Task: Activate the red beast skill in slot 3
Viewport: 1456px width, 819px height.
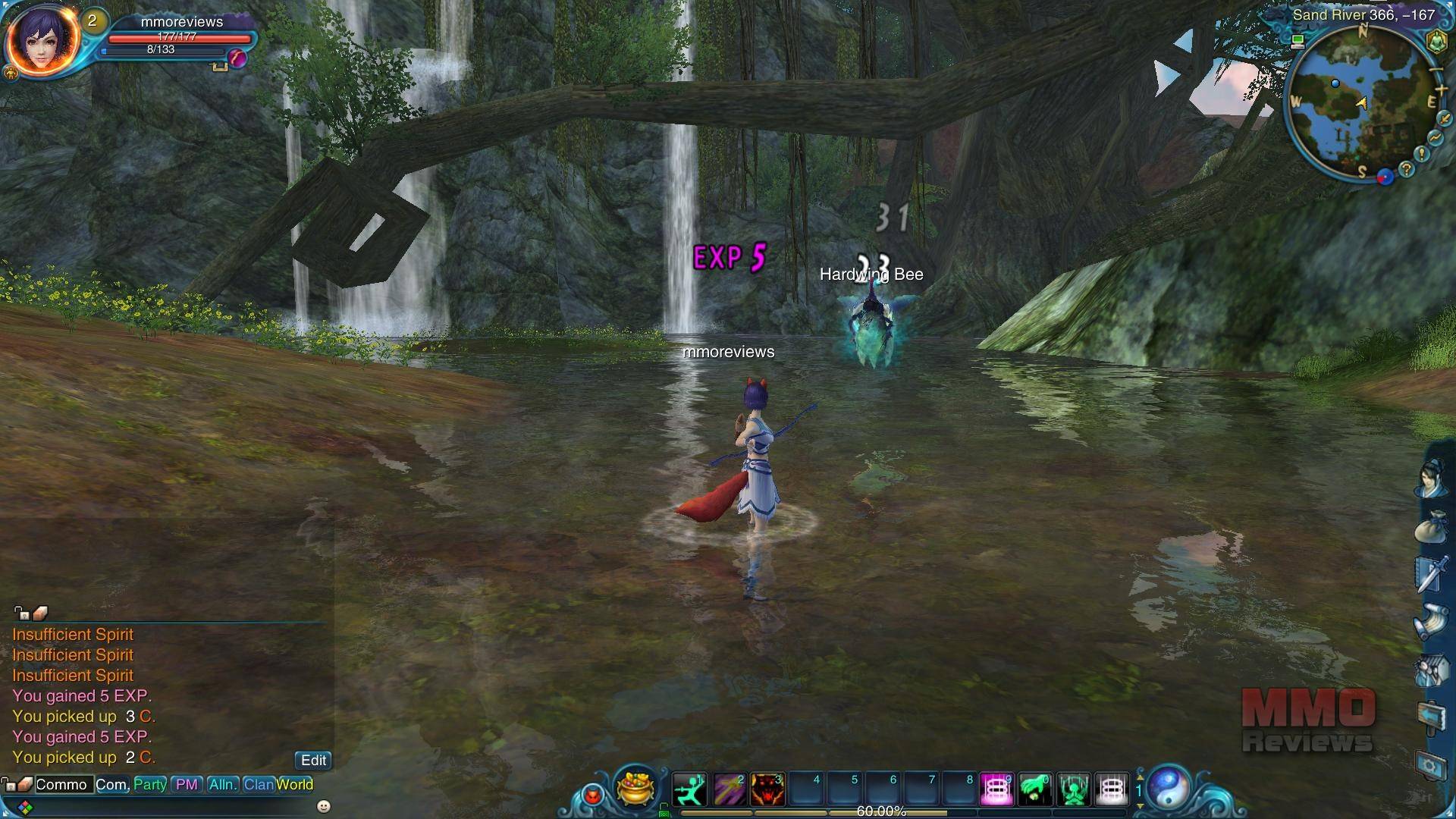Action: click(x=767, y=789)
